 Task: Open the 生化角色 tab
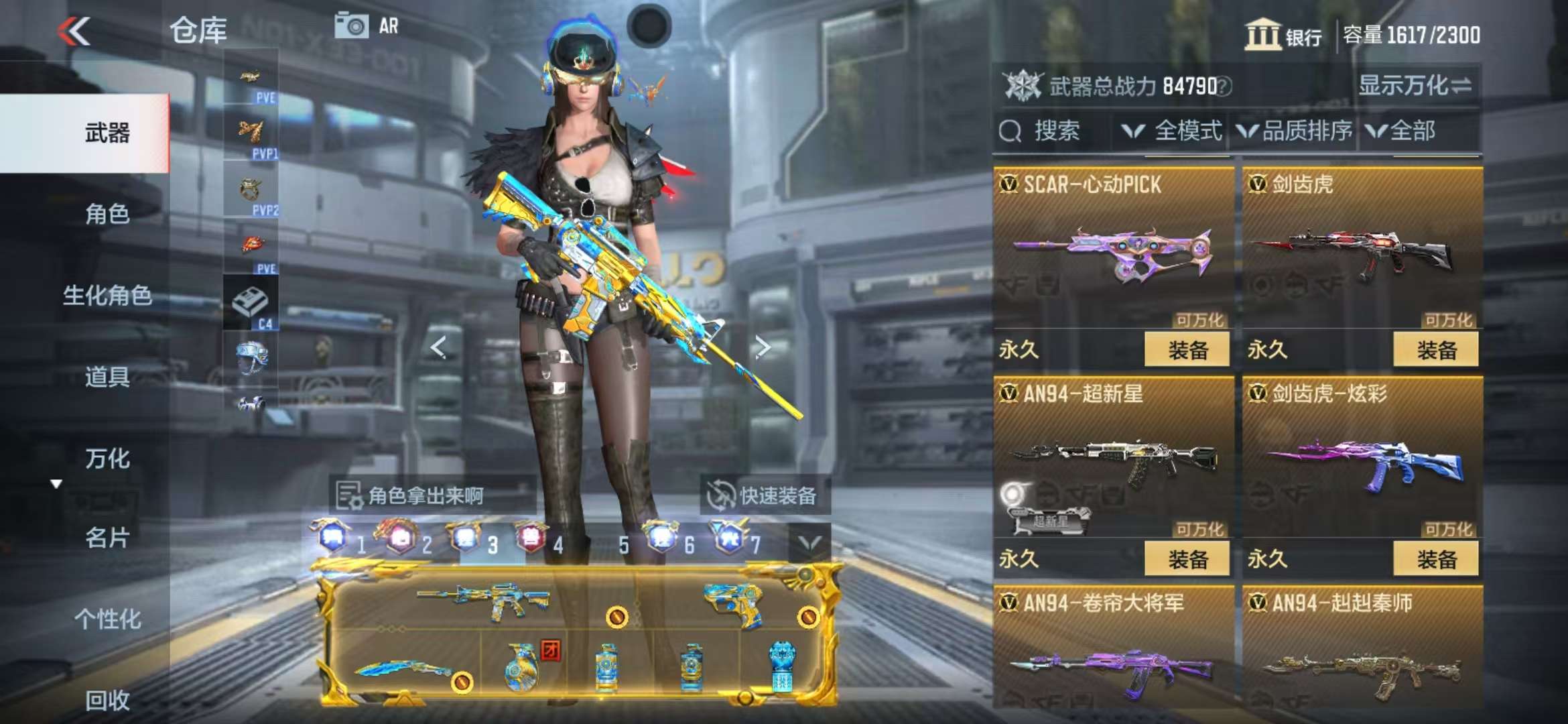coord(107,295)
